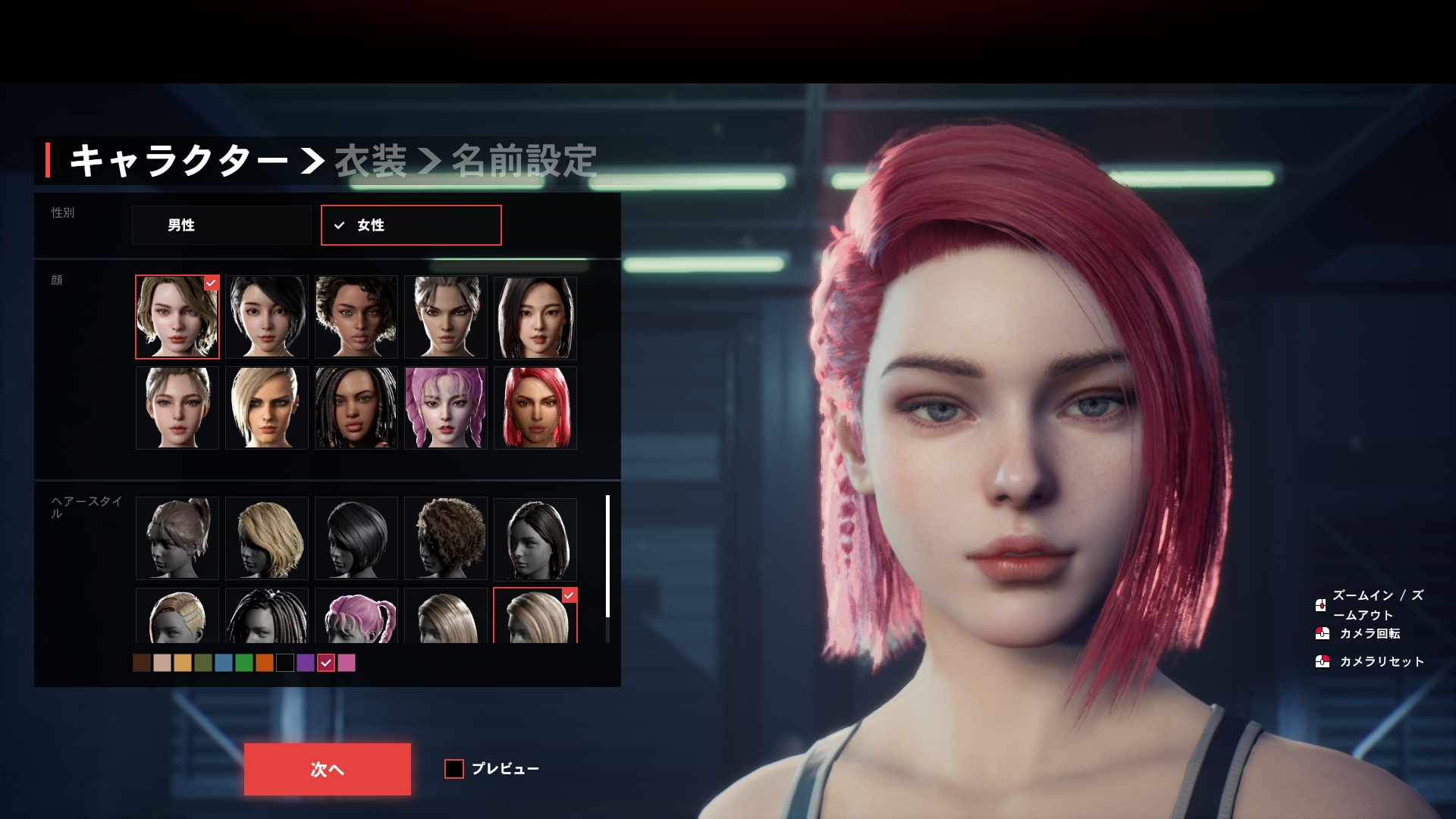Choose the ponytail hairstyle
This screenshot has width=1456, height=819.
pos(177,538)
